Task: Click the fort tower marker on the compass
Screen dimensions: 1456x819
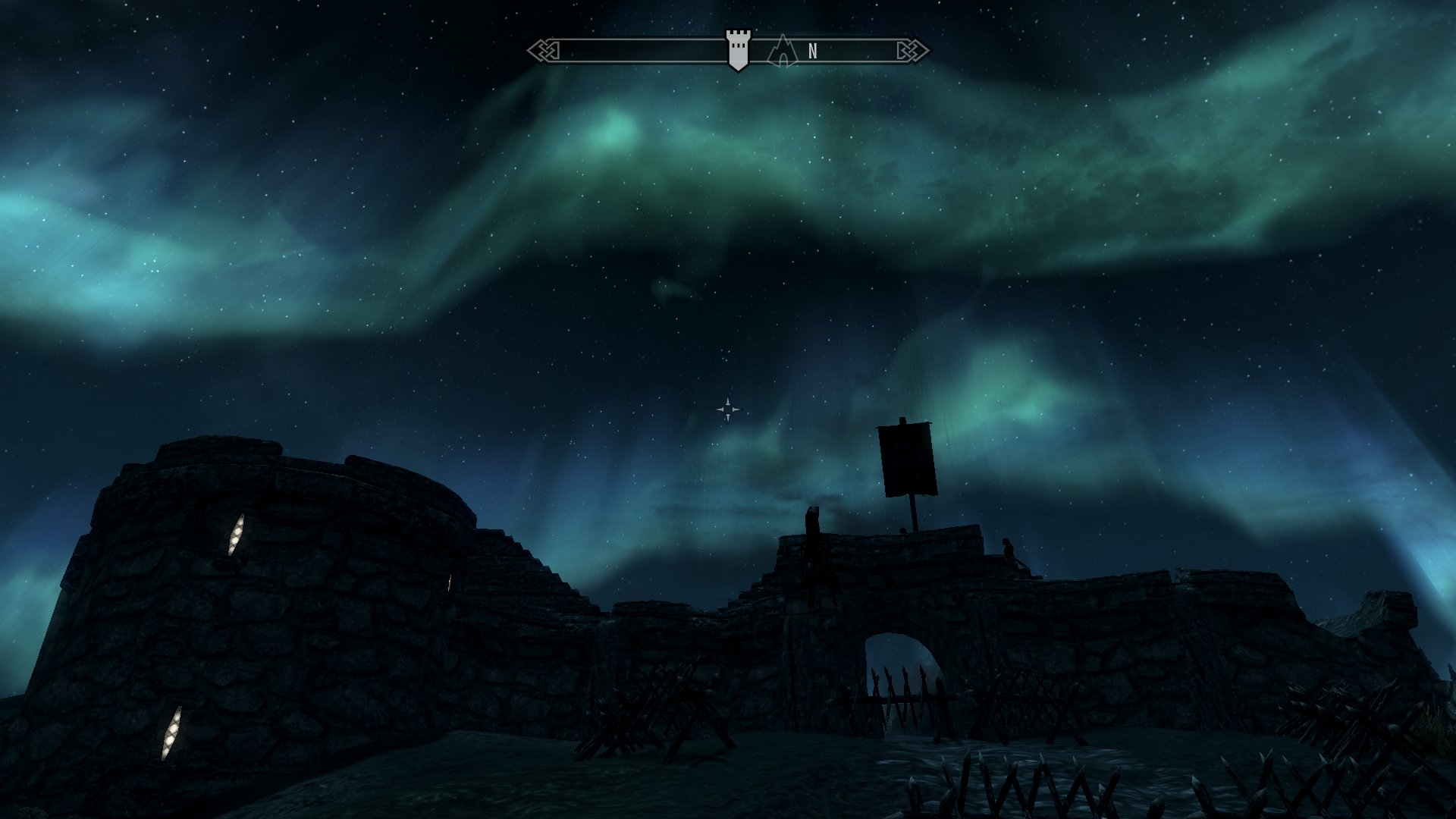Action: (x=738, y=50)
